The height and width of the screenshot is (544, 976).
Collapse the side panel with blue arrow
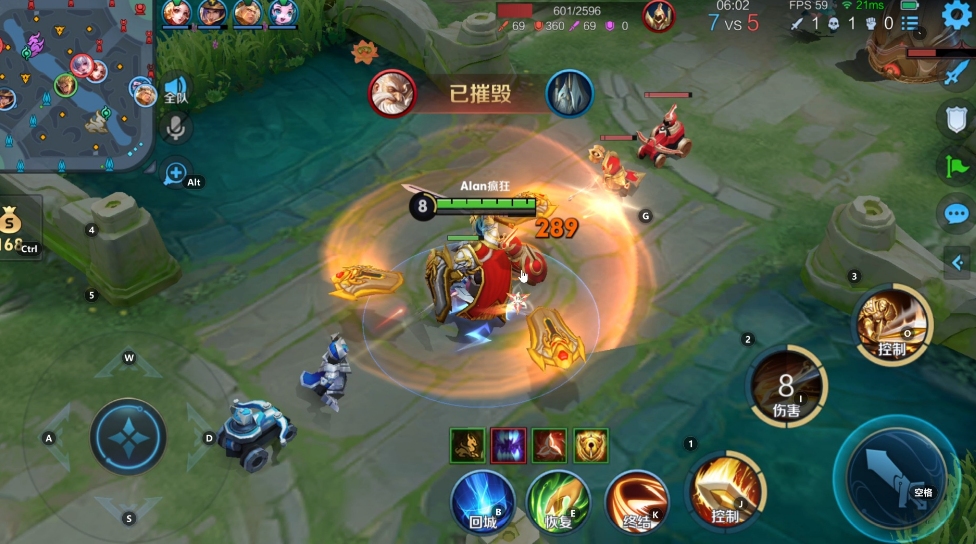(957, 263)
